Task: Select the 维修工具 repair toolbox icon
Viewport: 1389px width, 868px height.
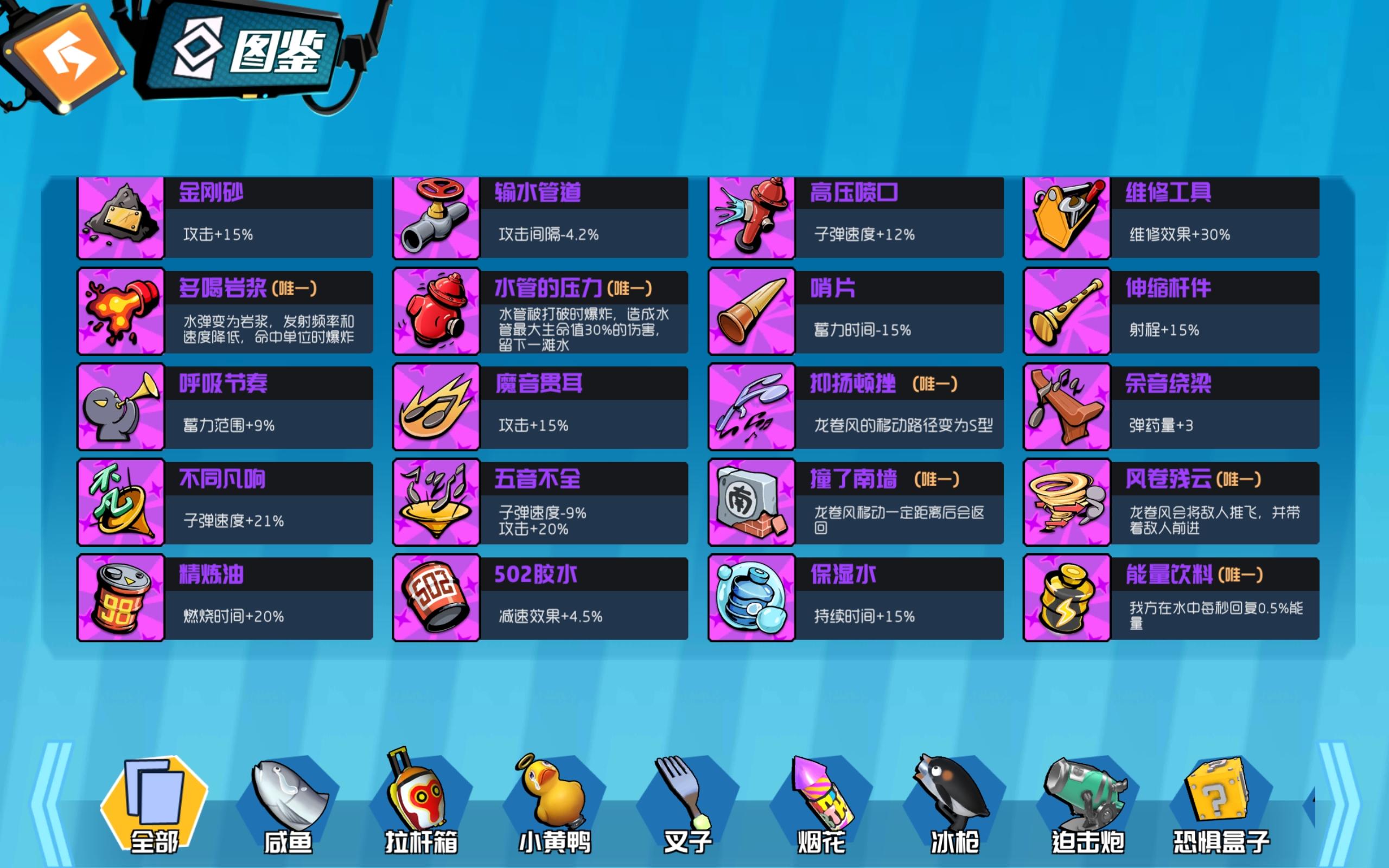Action: [1066, 217]
